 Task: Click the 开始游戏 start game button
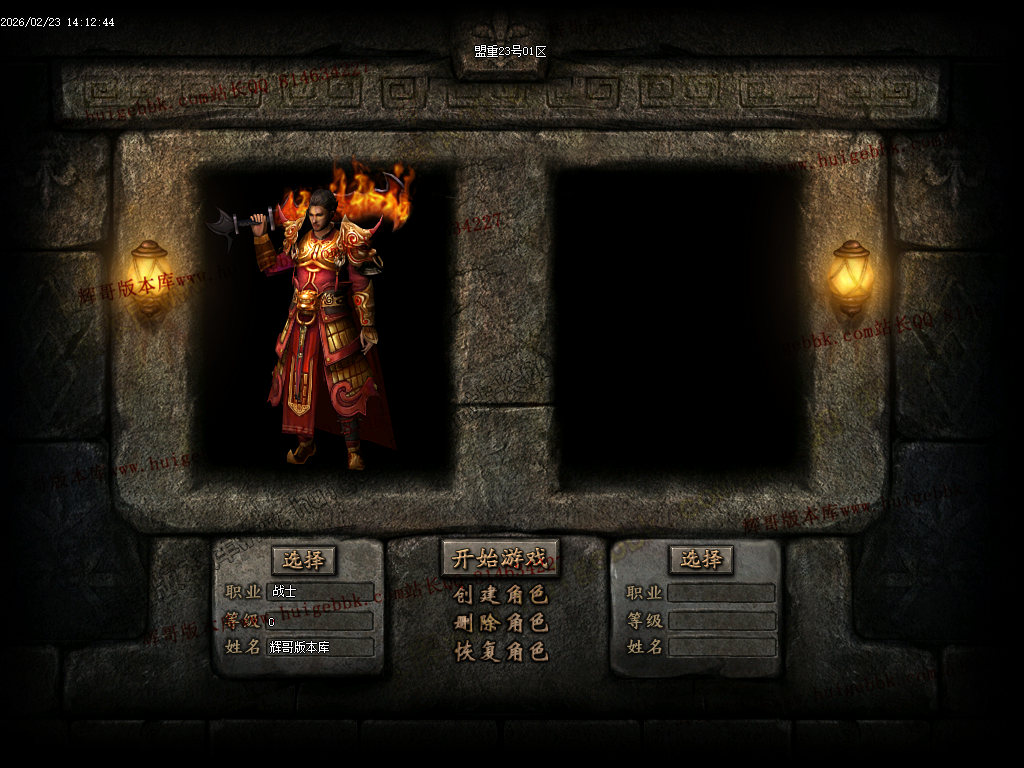[500, 559]
